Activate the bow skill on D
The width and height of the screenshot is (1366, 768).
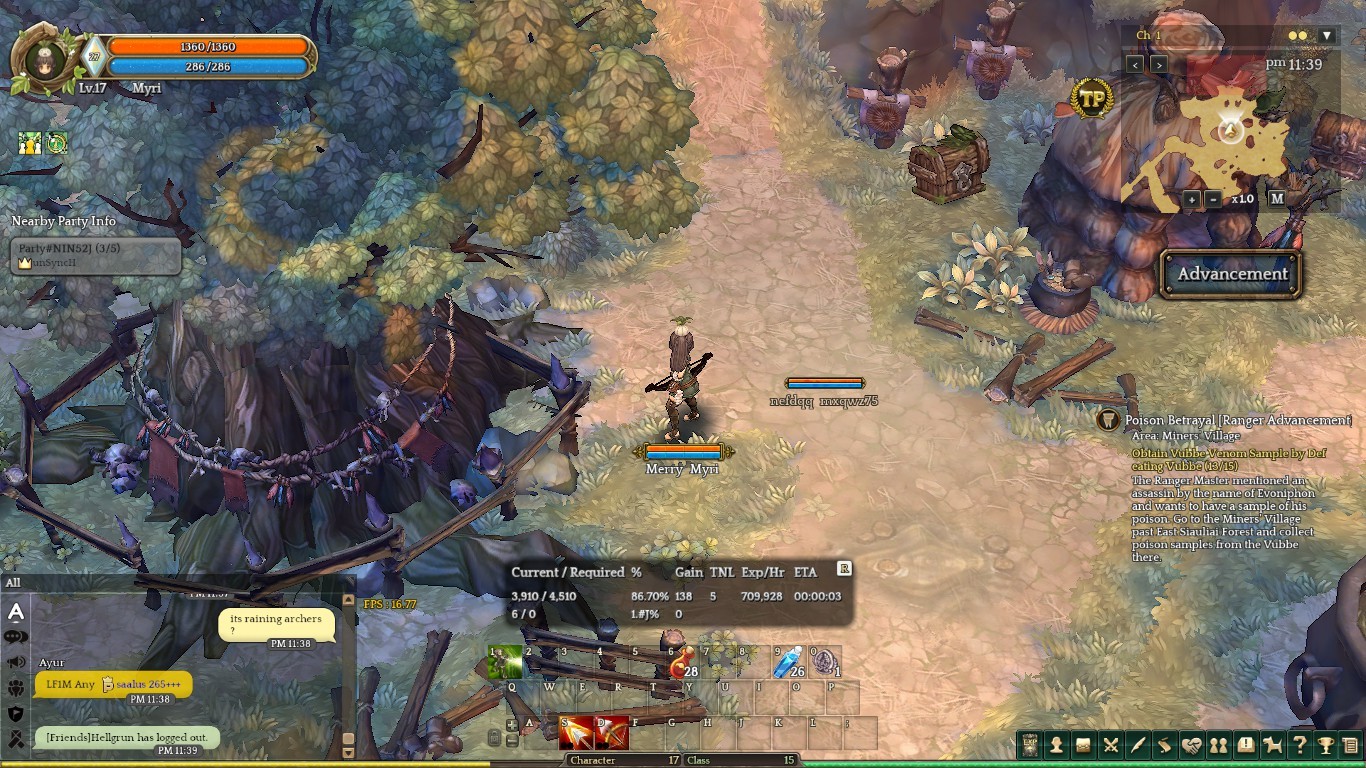(x=612, y=734)
